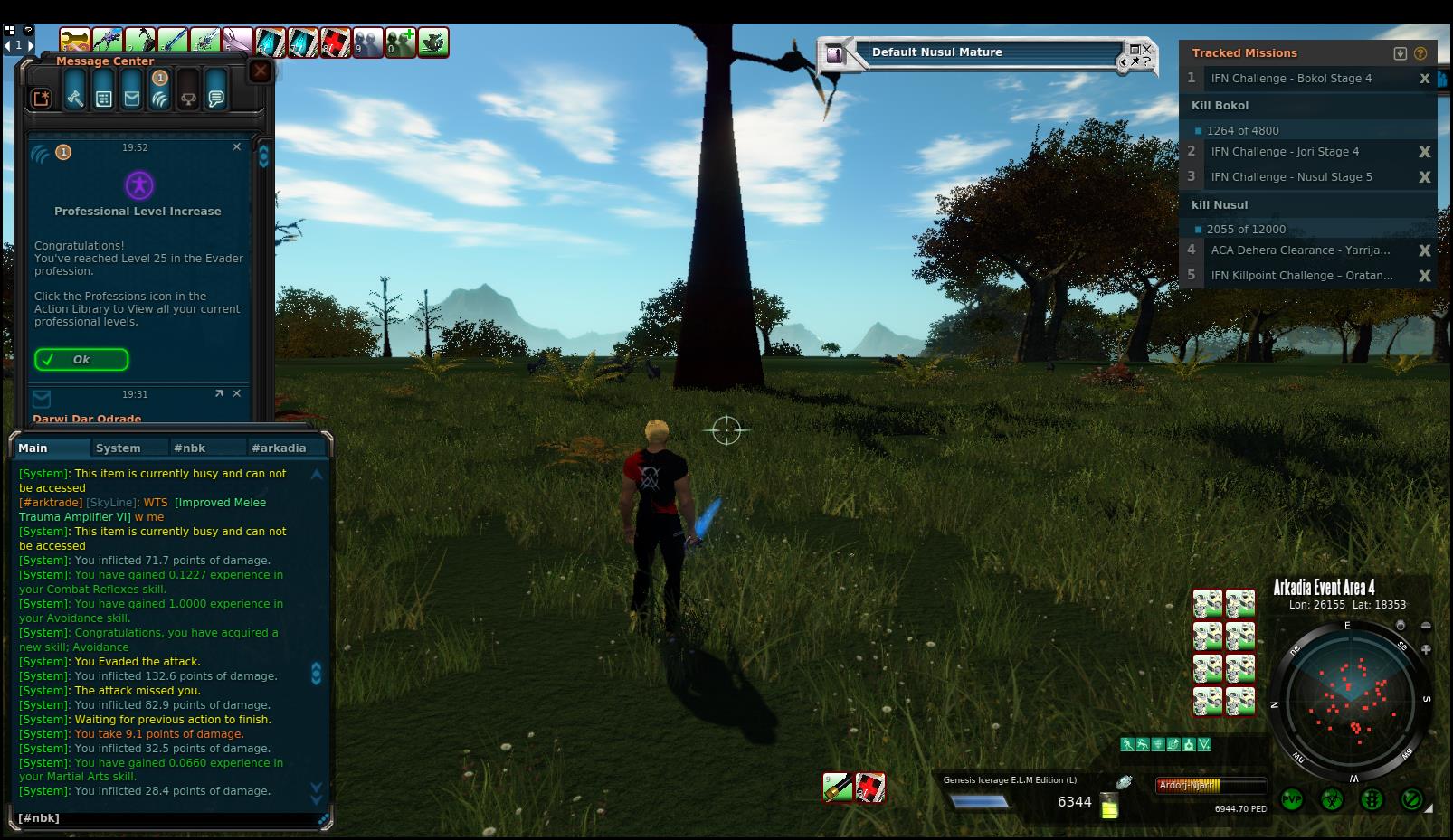
Task: Stop tracking IFN Challenge - Nusul Stage 5
Action: pos(1424,177)
